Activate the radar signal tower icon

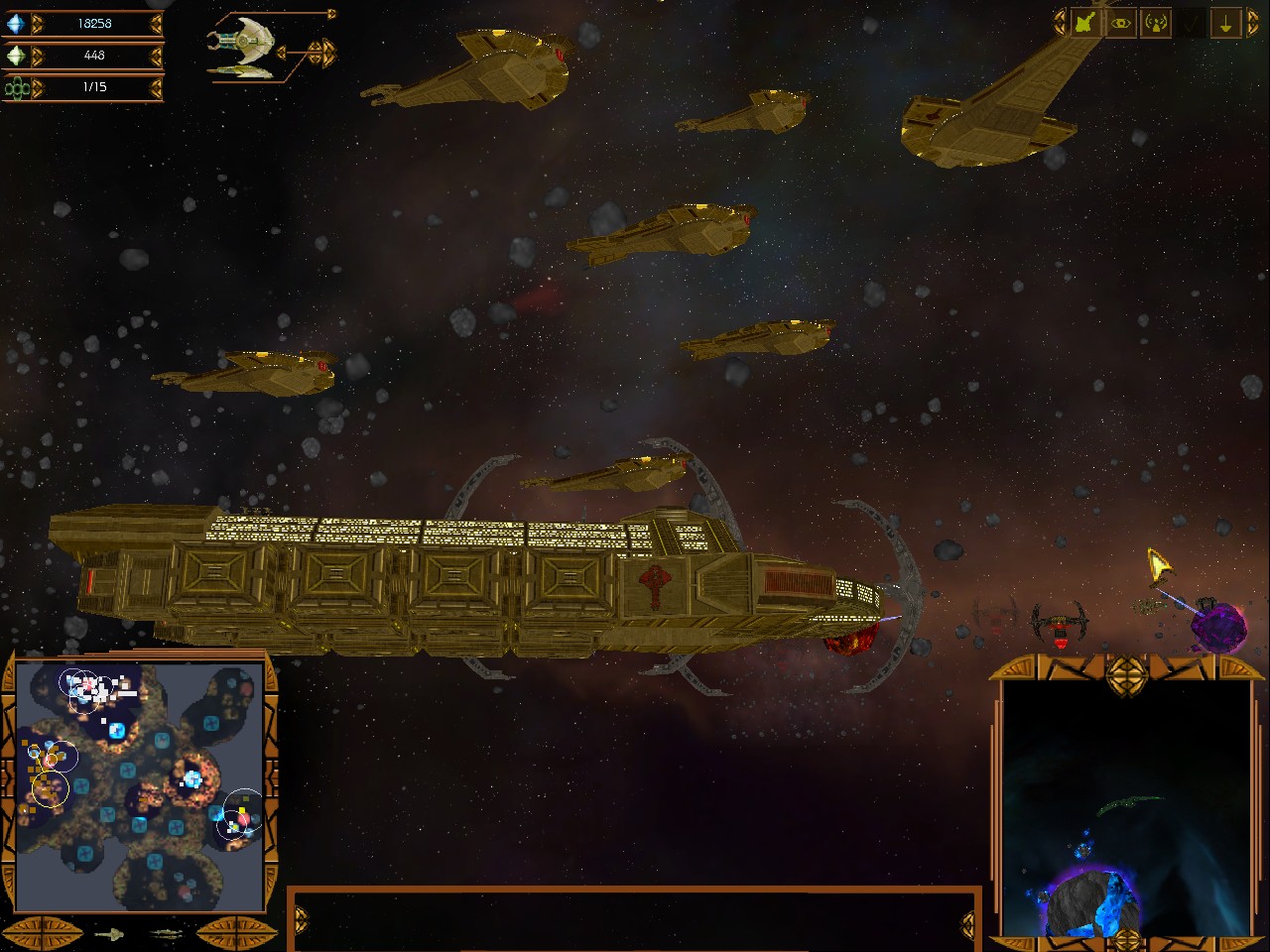pos(1156,23)
